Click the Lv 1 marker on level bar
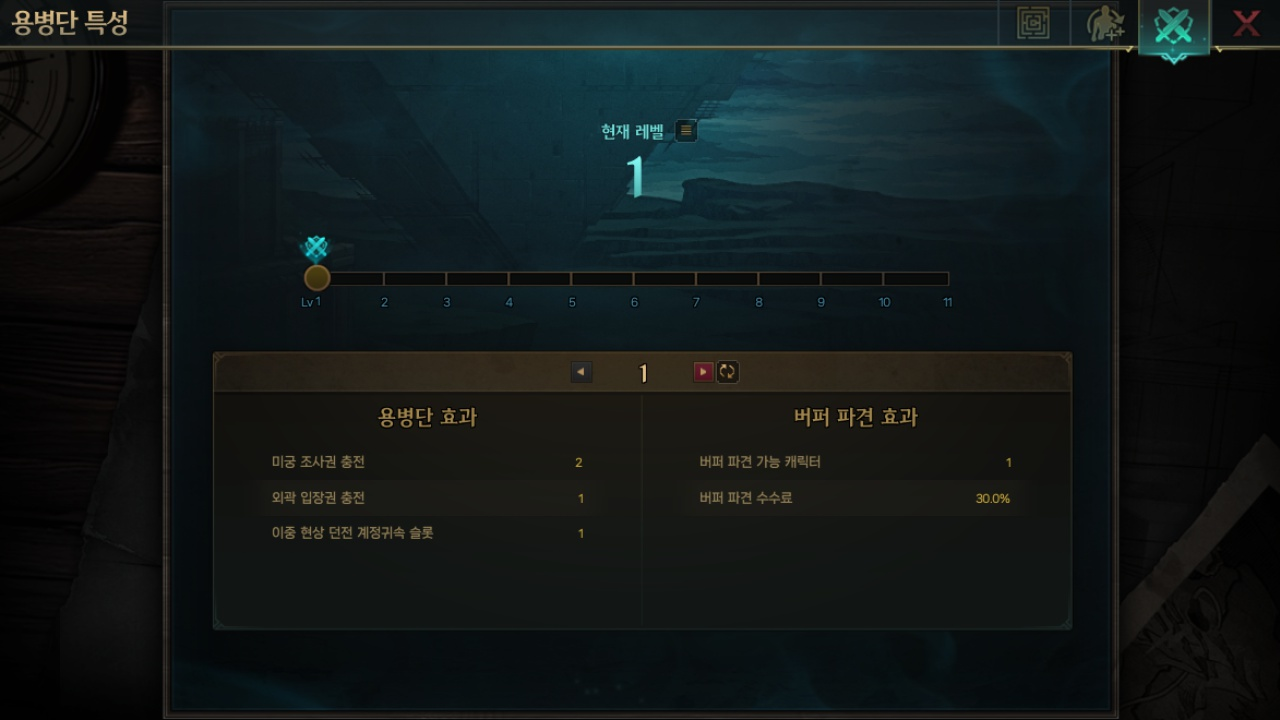 pos(317,277)
